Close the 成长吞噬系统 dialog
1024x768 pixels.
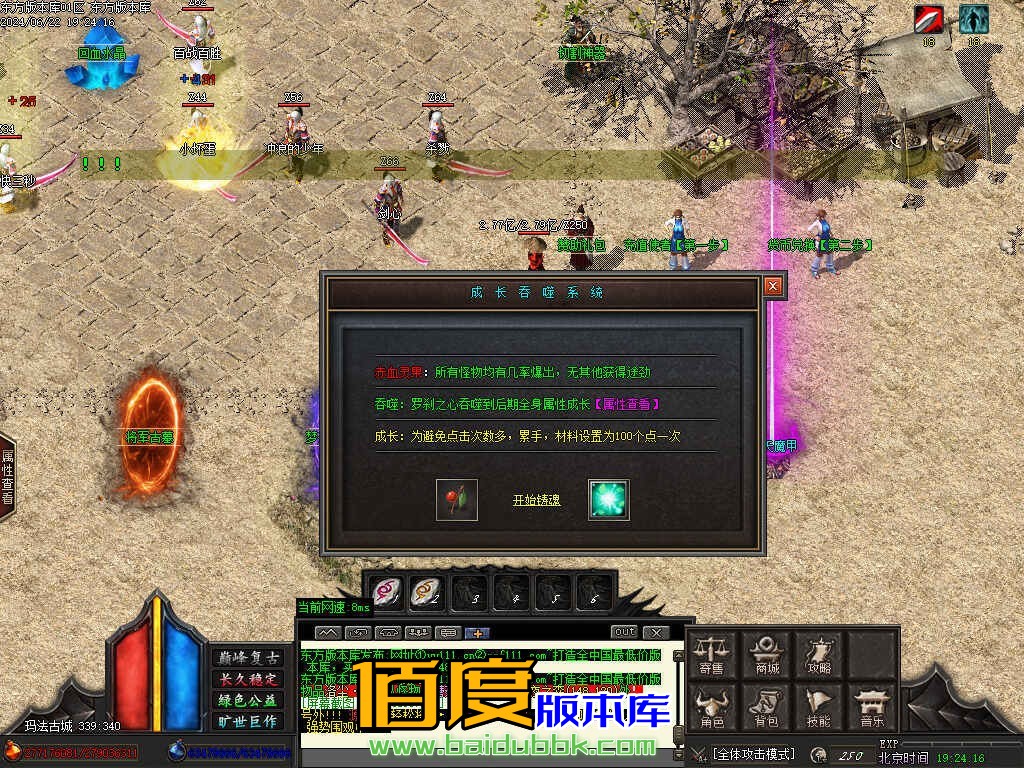point(772,287)
